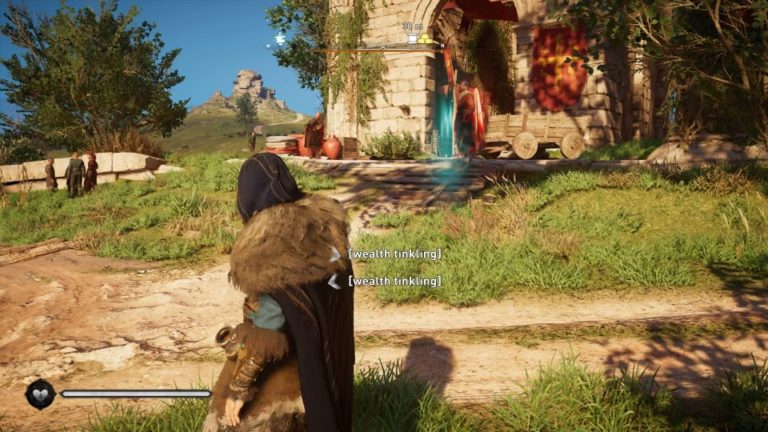Click the heart ration icon
The width and height of the screenshot is (768, 432).
click(x=40, y=394)
